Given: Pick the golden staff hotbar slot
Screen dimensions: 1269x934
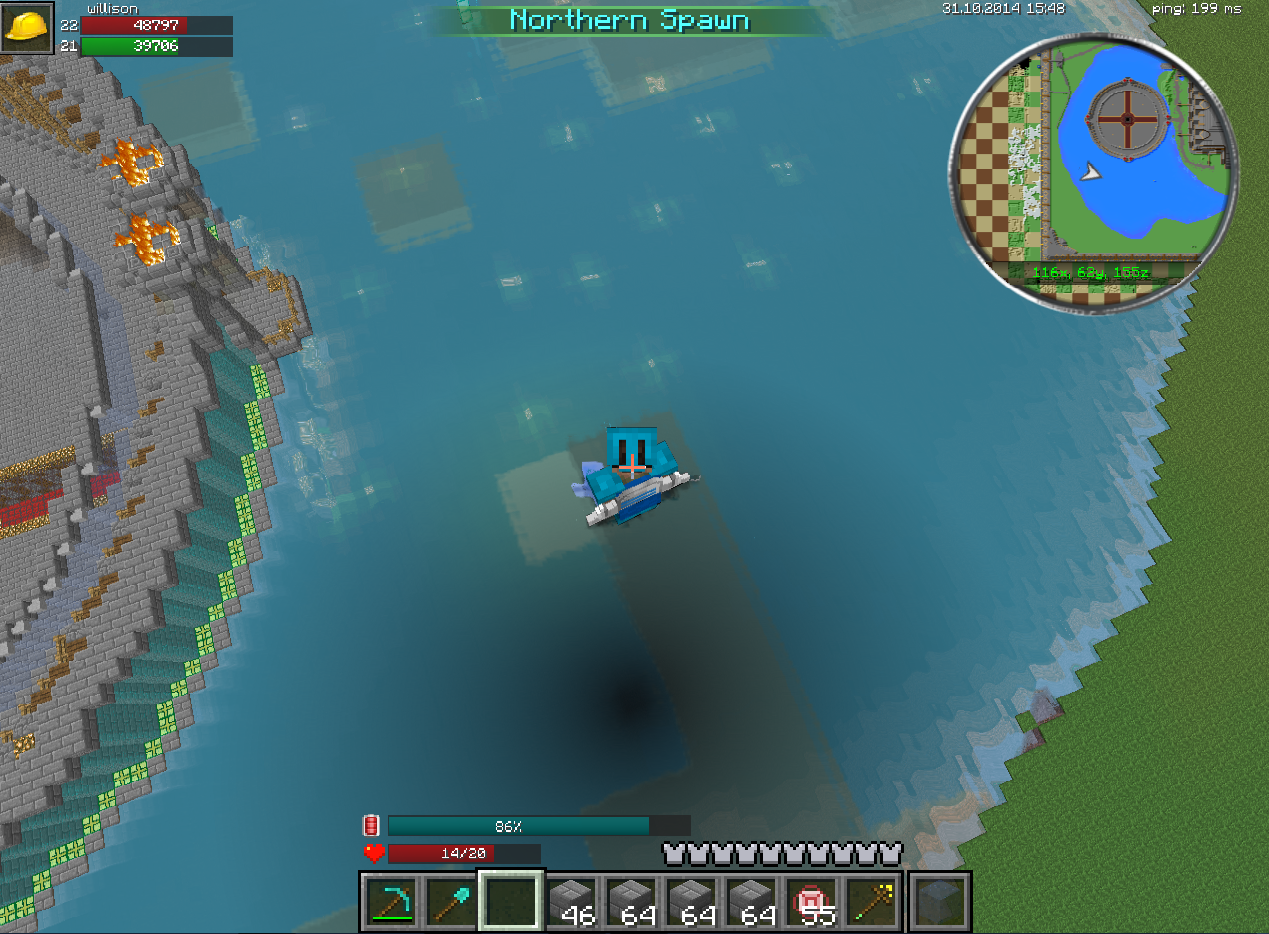Looking at the screenshot, I should pos(870,901).
